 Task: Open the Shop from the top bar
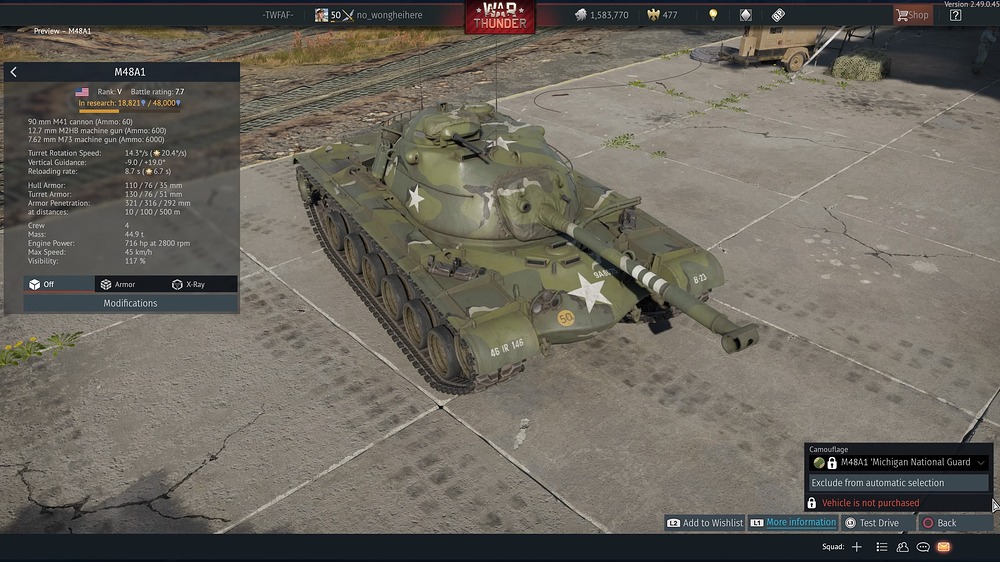tap(912, 15)
